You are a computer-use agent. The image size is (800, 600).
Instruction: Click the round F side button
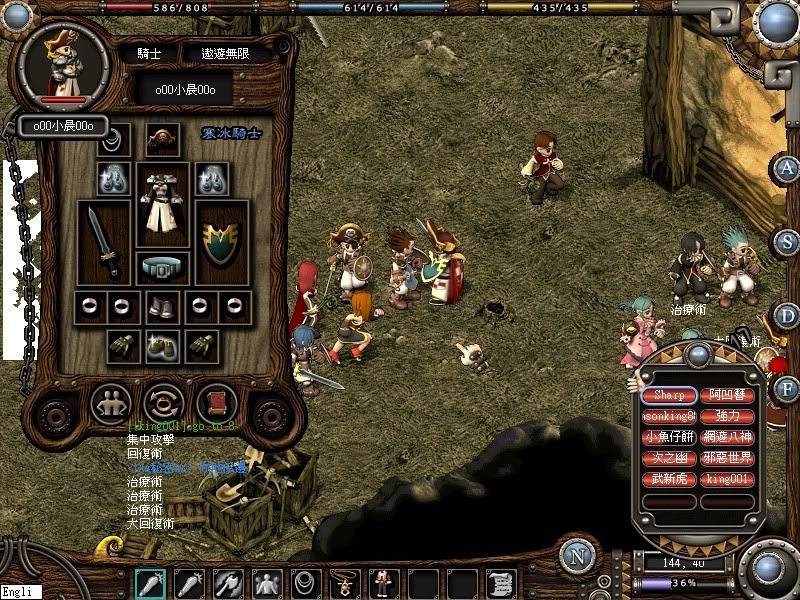(x=789, y=388)
